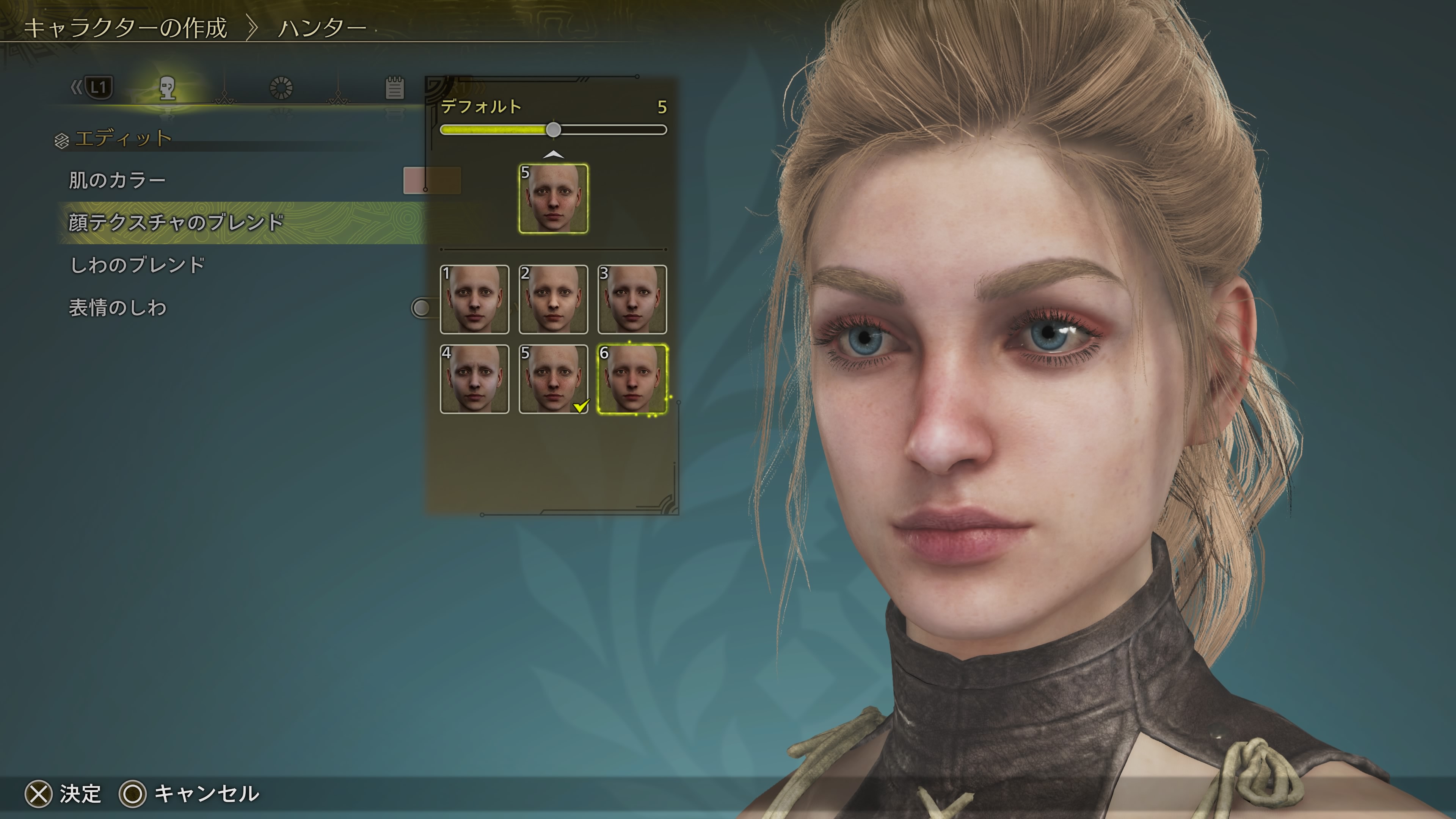Pick face texture thumbnail number 2
1456x819 pixels.
point(553,300)
